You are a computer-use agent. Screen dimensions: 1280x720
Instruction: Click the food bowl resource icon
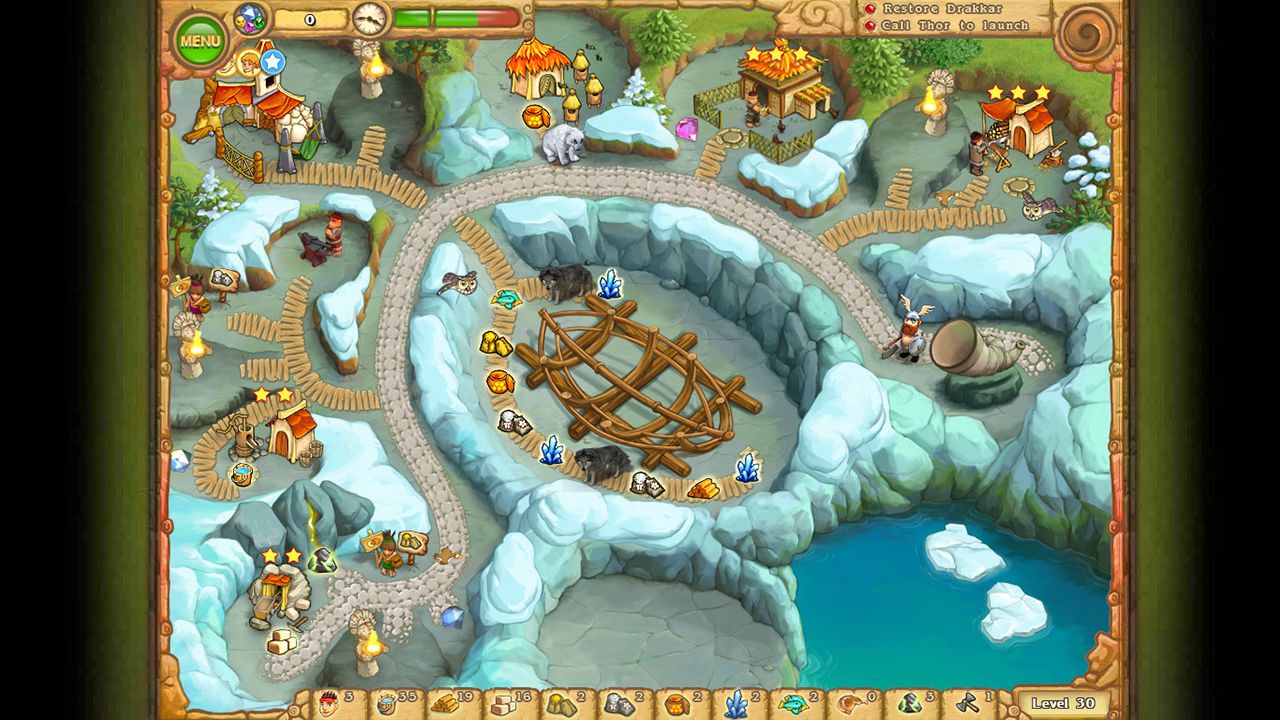coord(385,705)
